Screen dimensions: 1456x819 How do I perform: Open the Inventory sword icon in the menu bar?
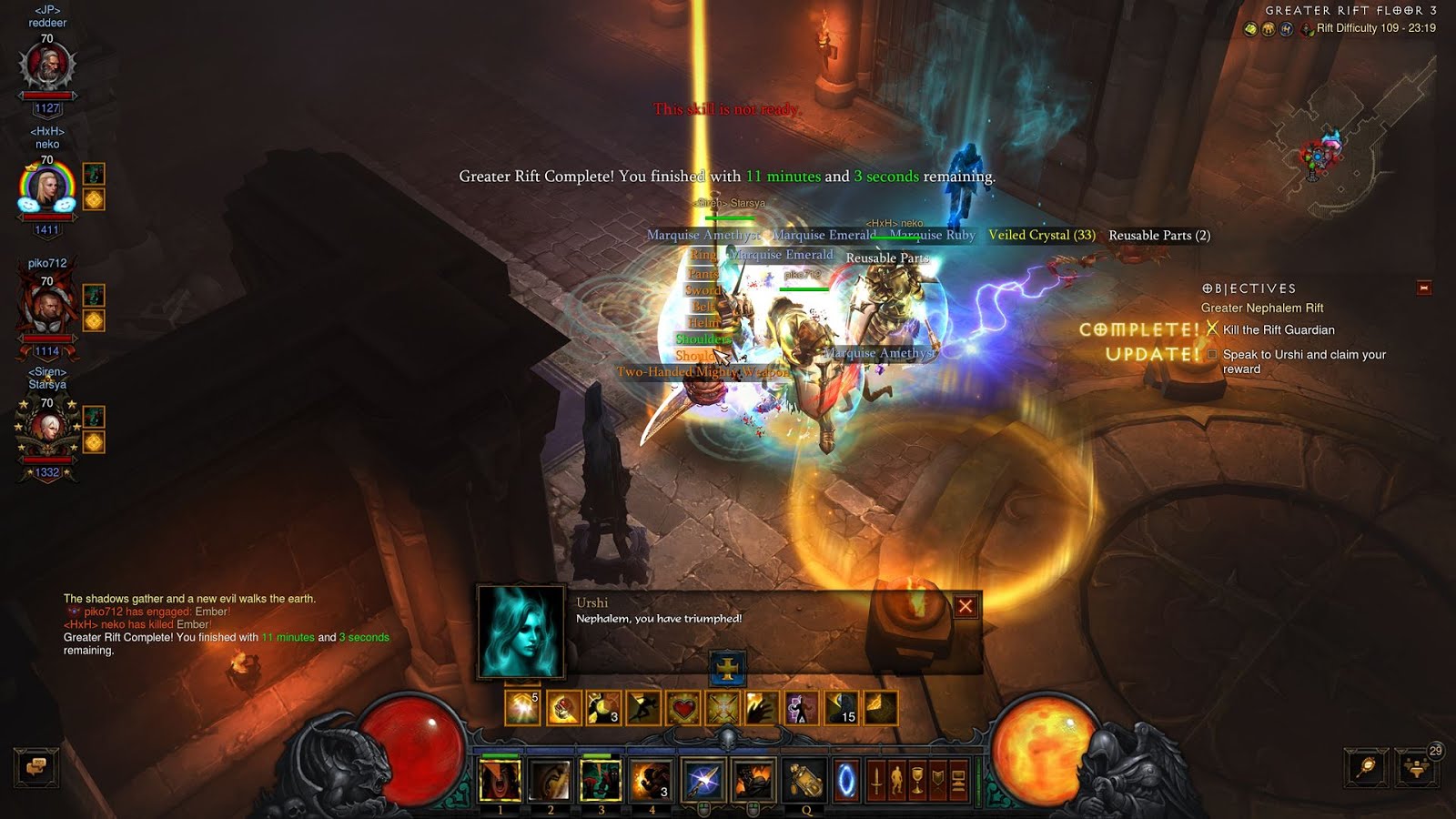click(x=877, y=779)
